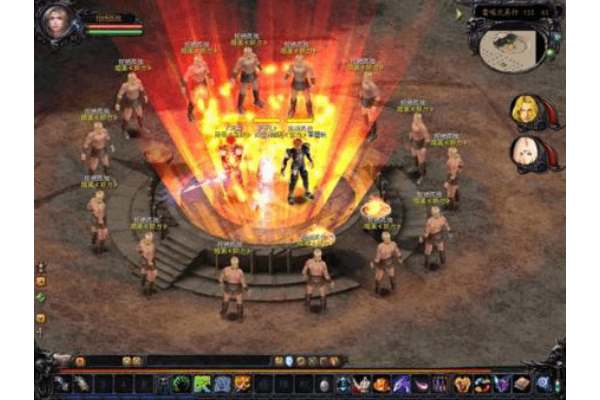Click the green orb on minimap frame
The width and height of the screenshot is (600, 400).
(x=549, y=52)
